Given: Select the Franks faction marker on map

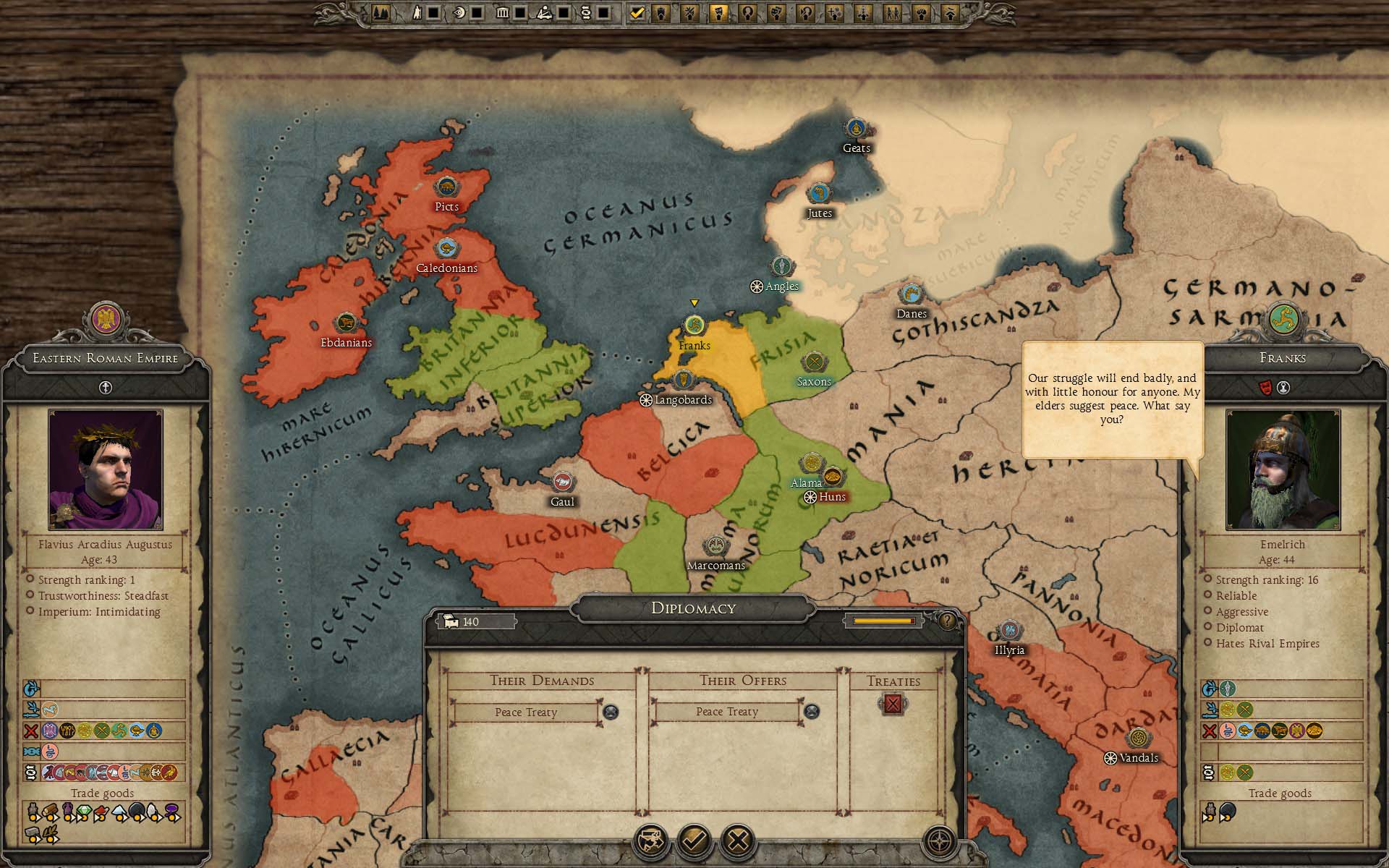Looking at the screenshot, I should (x=694, y=325).
